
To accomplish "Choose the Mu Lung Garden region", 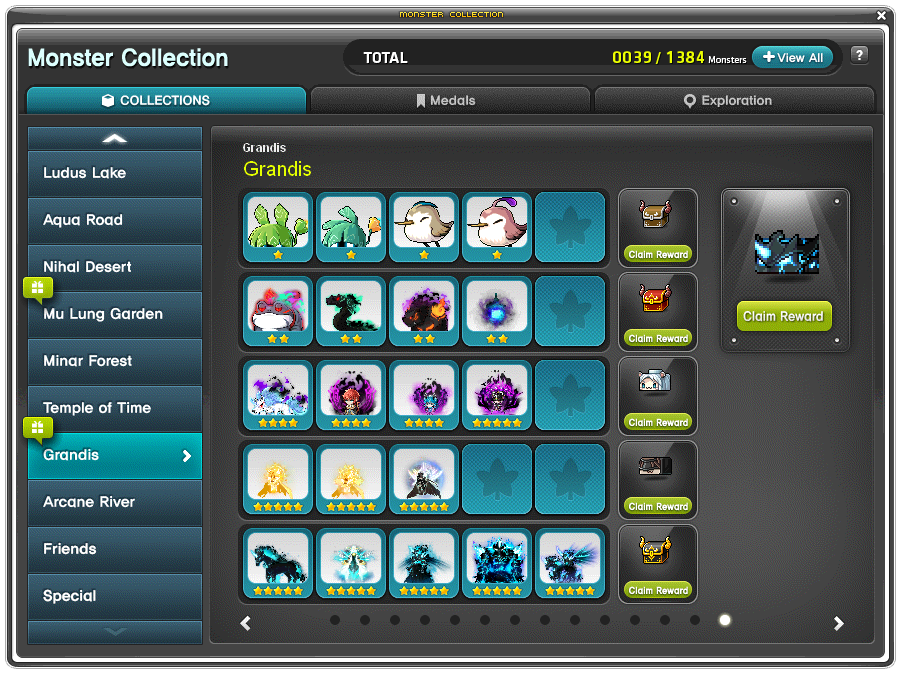I will coord(115,314).
